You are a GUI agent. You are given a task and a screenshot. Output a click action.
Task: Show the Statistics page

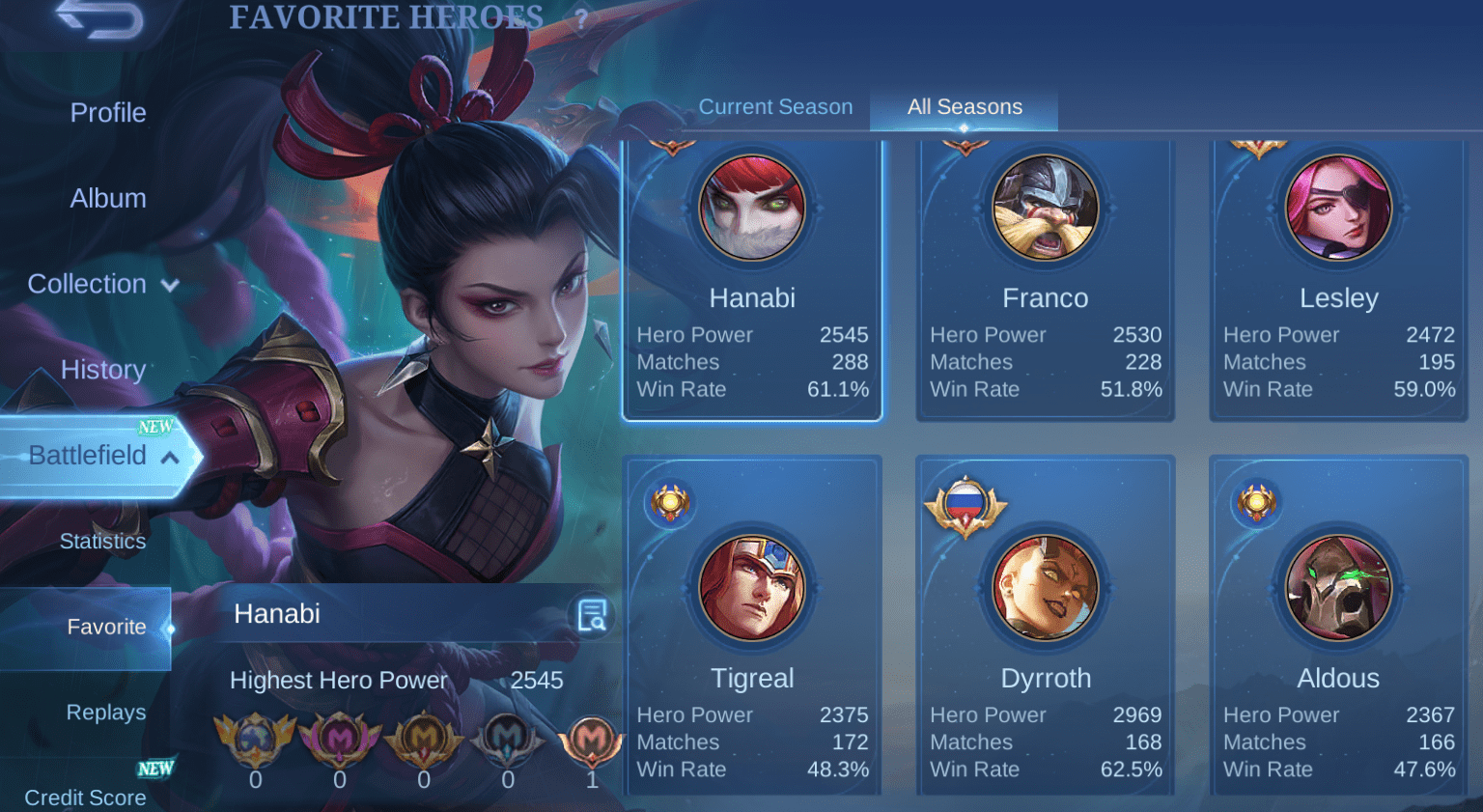(x=102, y=541)
